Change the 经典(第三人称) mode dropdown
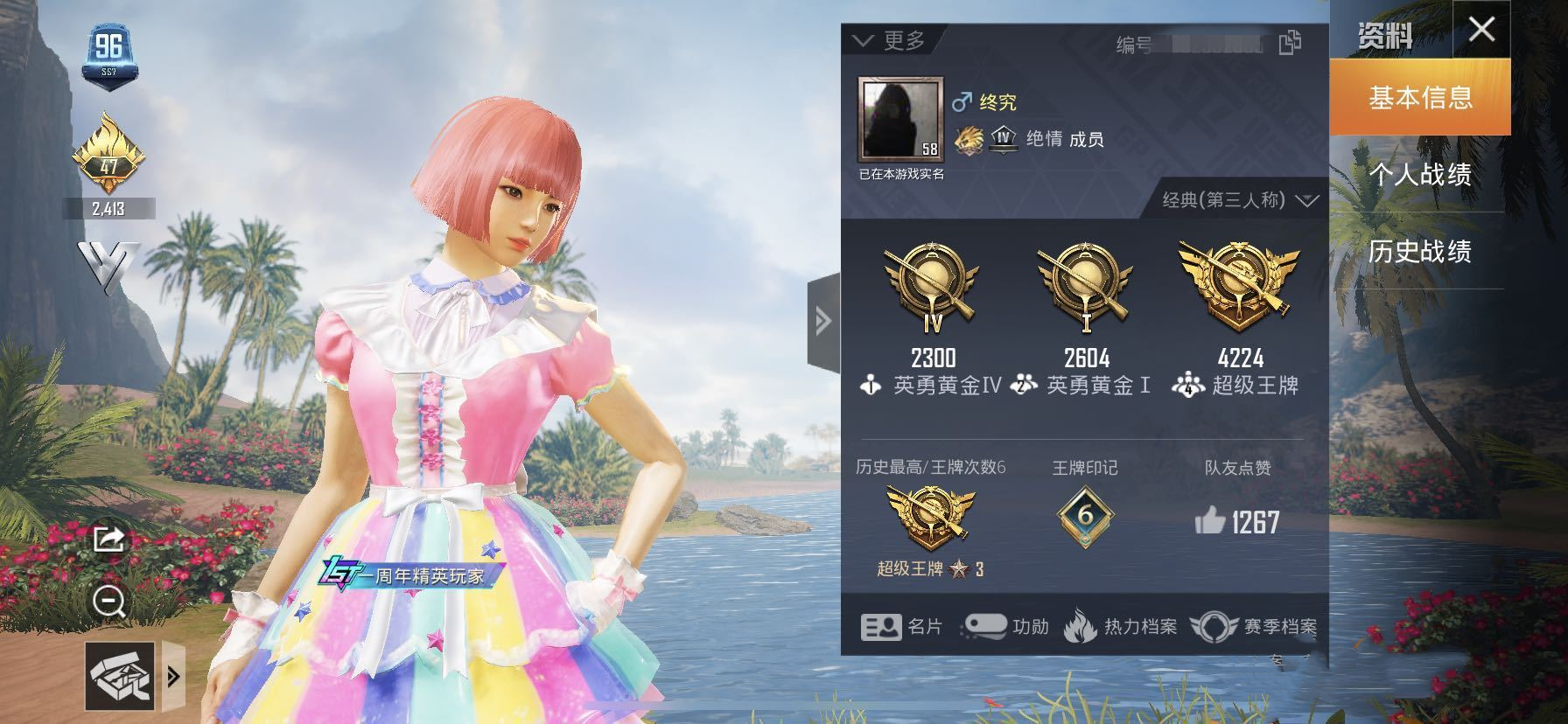The image size is (1568, 724). (1239, 200)
